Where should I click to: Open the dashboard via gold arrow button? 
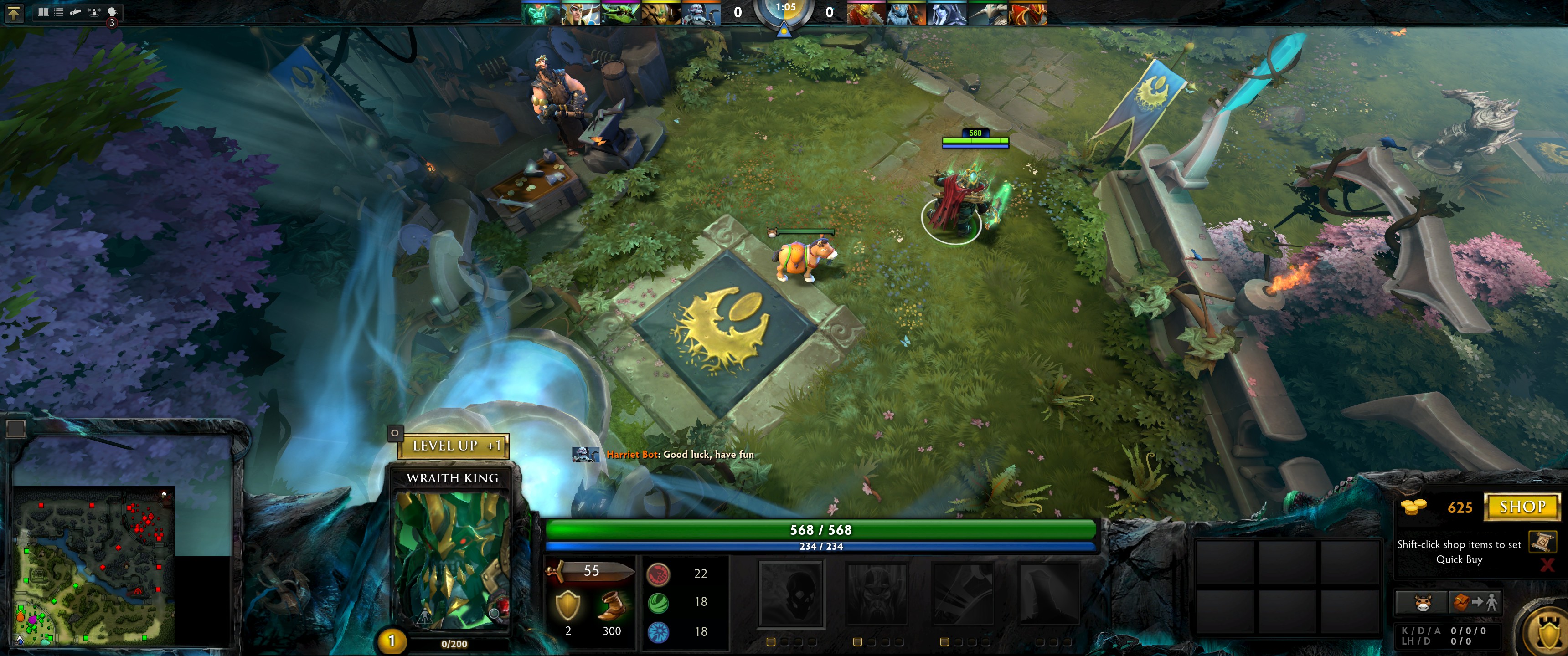pos(13,12)
